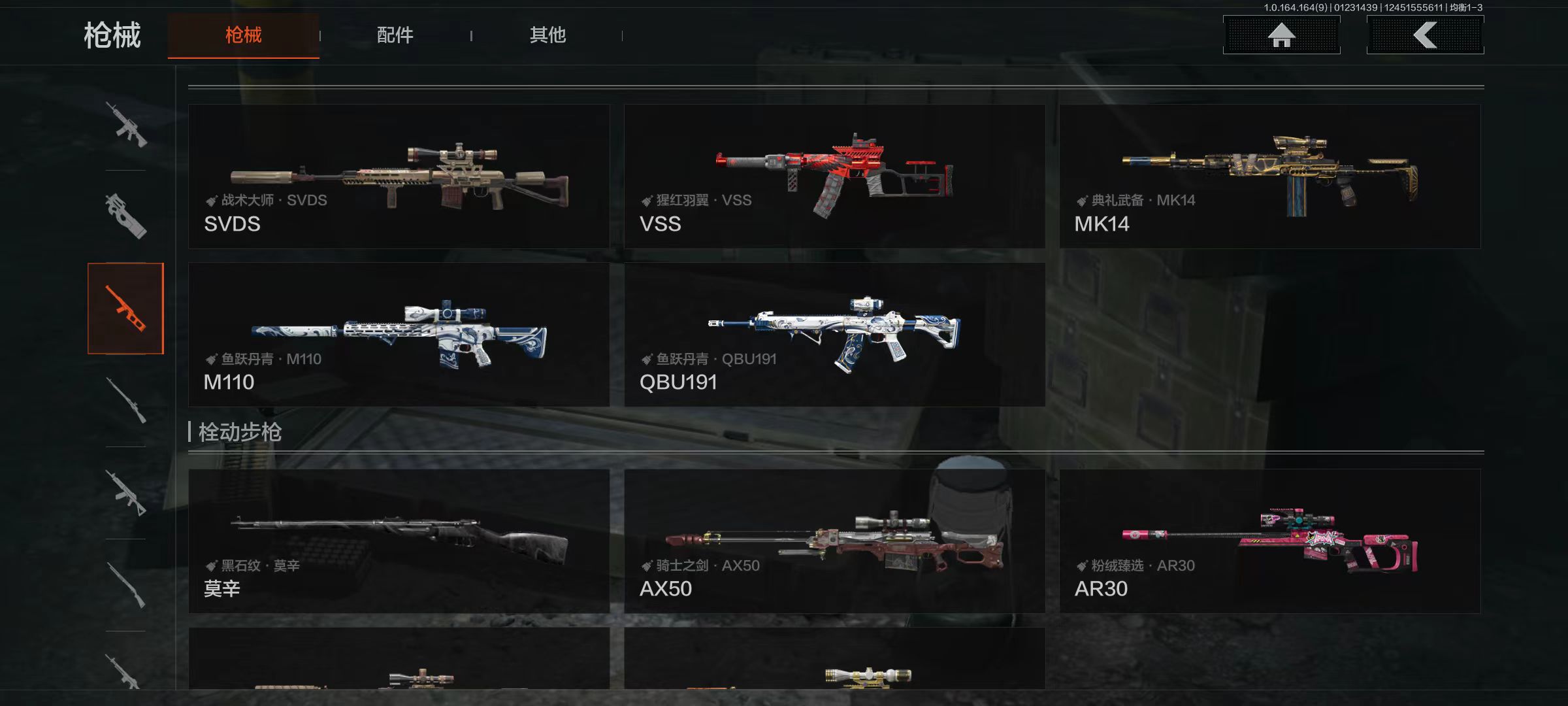This screenshot has width=1568, height=706.
Task: Pick the pink AR30 rifle card
Action: [x=1269, y=541]
